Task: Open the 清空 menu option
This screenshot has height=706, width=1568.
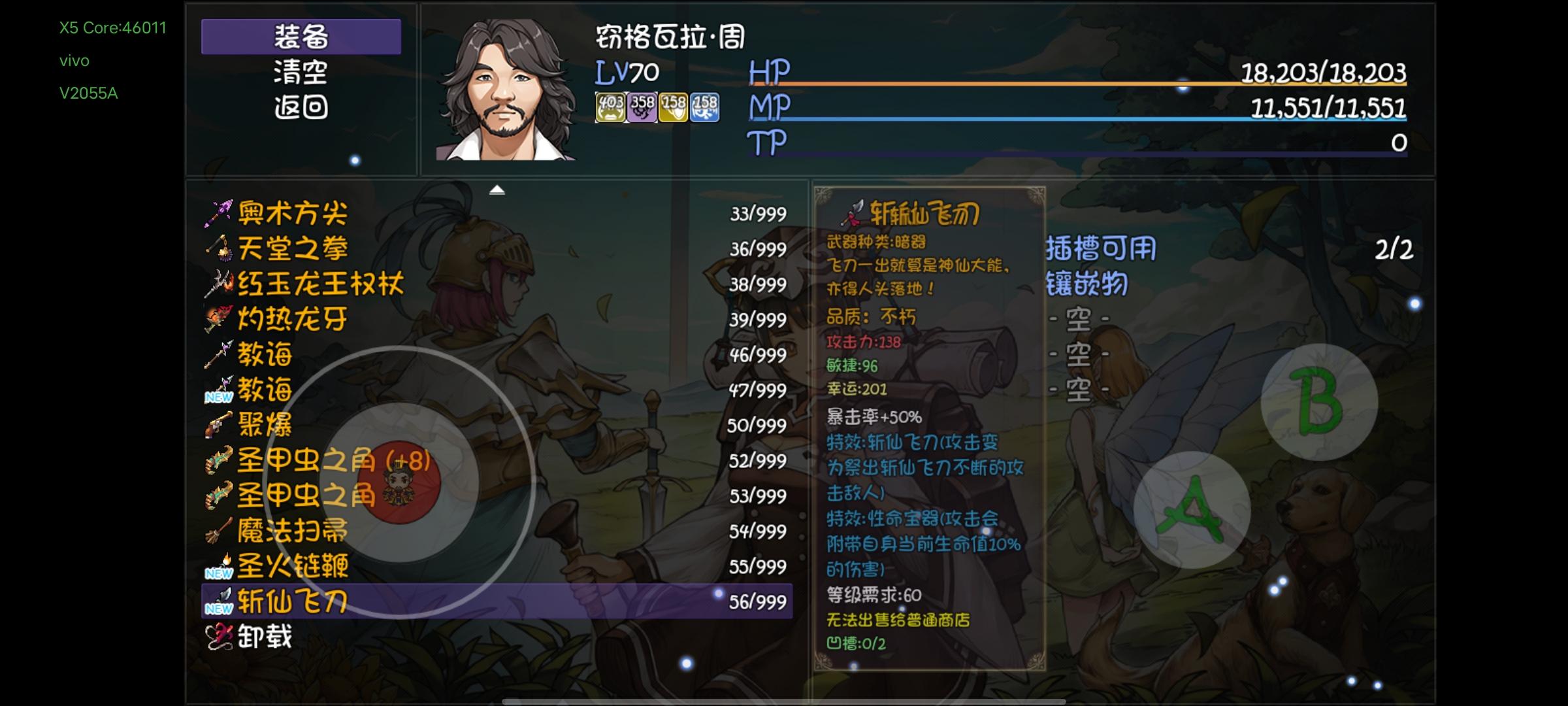Action: tap(302, 73)
